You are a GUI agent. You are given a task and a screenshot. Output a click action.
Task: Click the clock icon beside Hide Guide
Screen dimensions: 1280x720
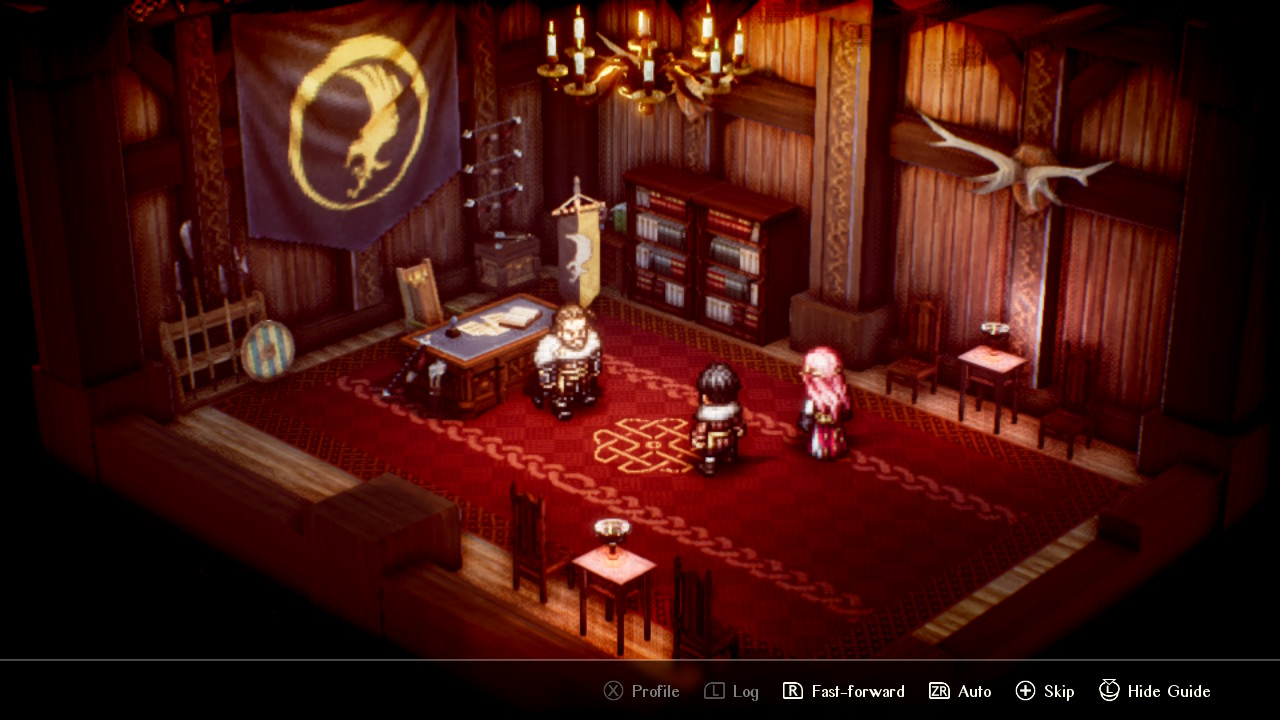tap(1108, 691)
